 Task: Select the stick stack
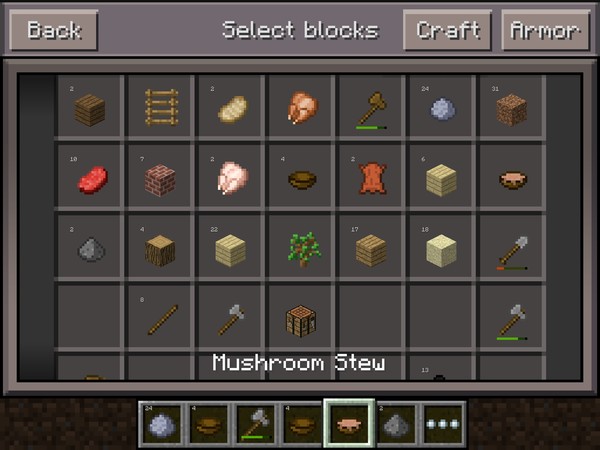pos(160,318)
